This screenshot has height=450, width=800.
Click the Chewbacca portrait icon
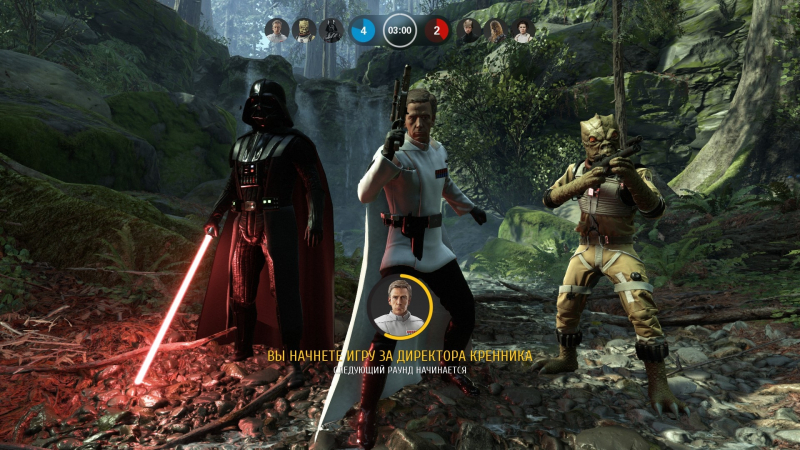pos(496,31)
